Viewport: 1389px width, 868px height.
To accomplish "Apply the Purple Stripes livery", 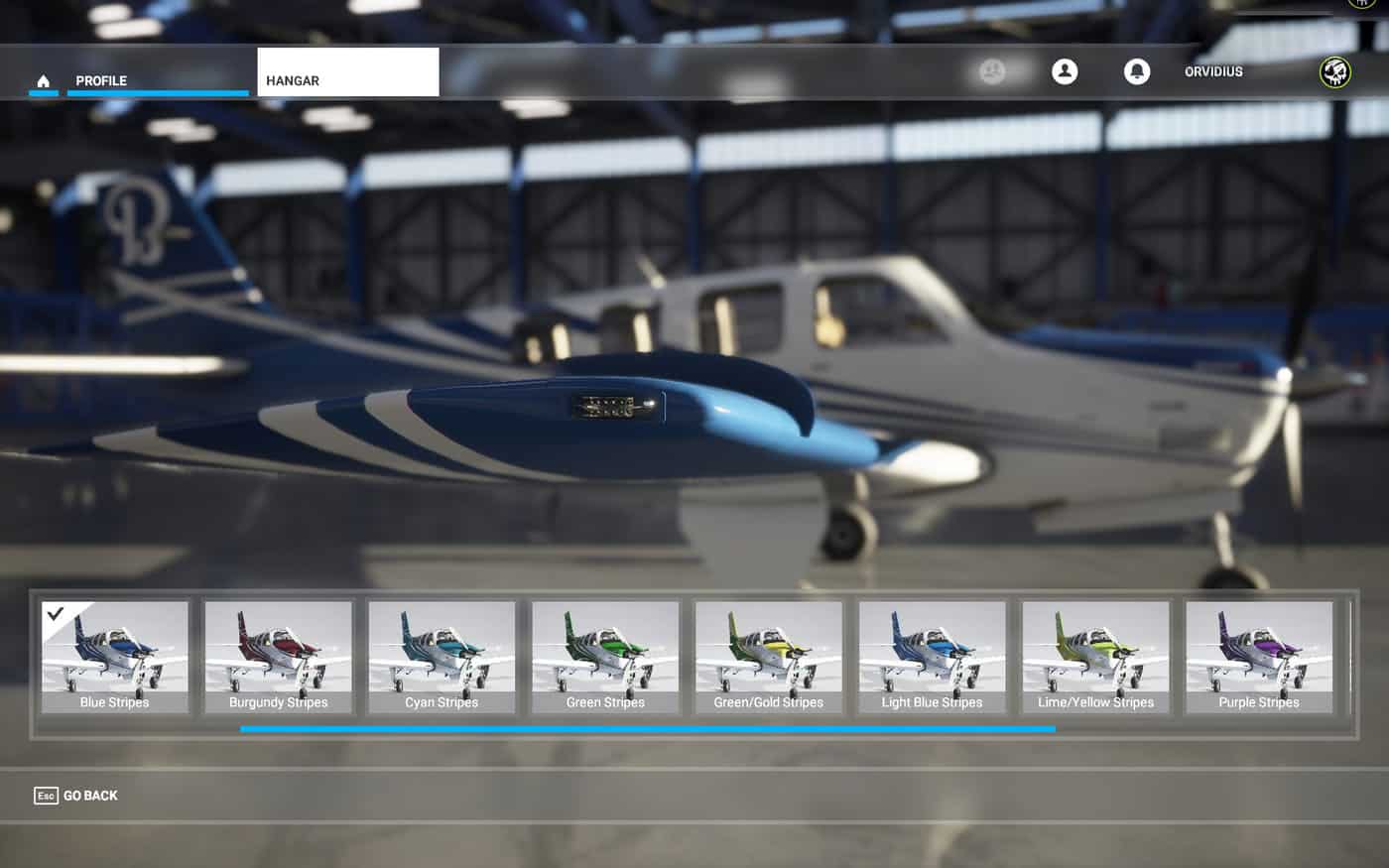I will [1259, 657].
